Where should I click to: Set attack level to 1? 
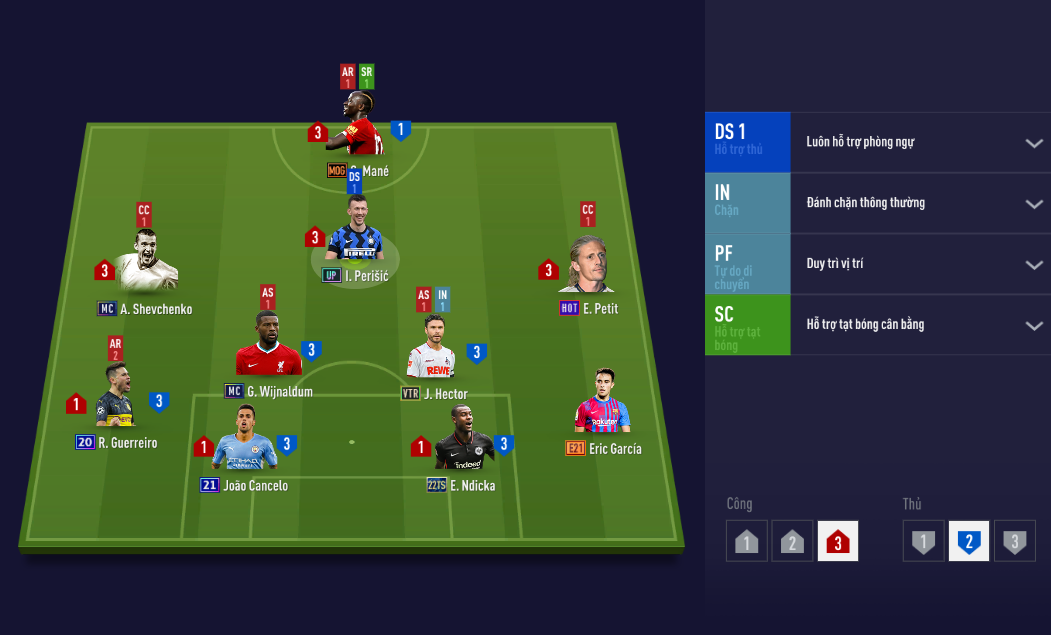(746, 541)
